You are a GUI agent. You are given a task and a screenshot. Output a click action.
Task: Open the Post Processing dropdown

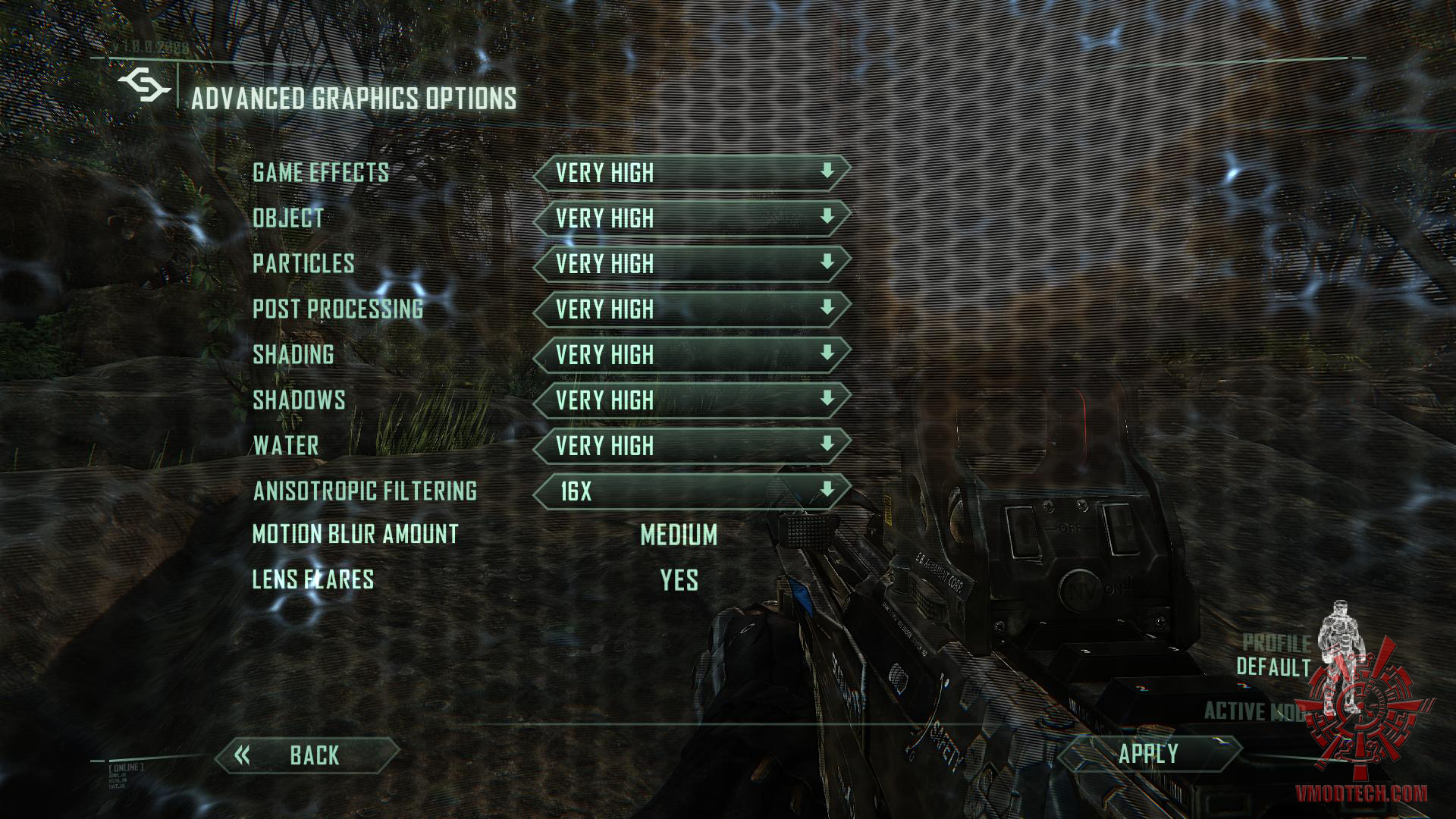pyautogui.click(x=691, y=309)
